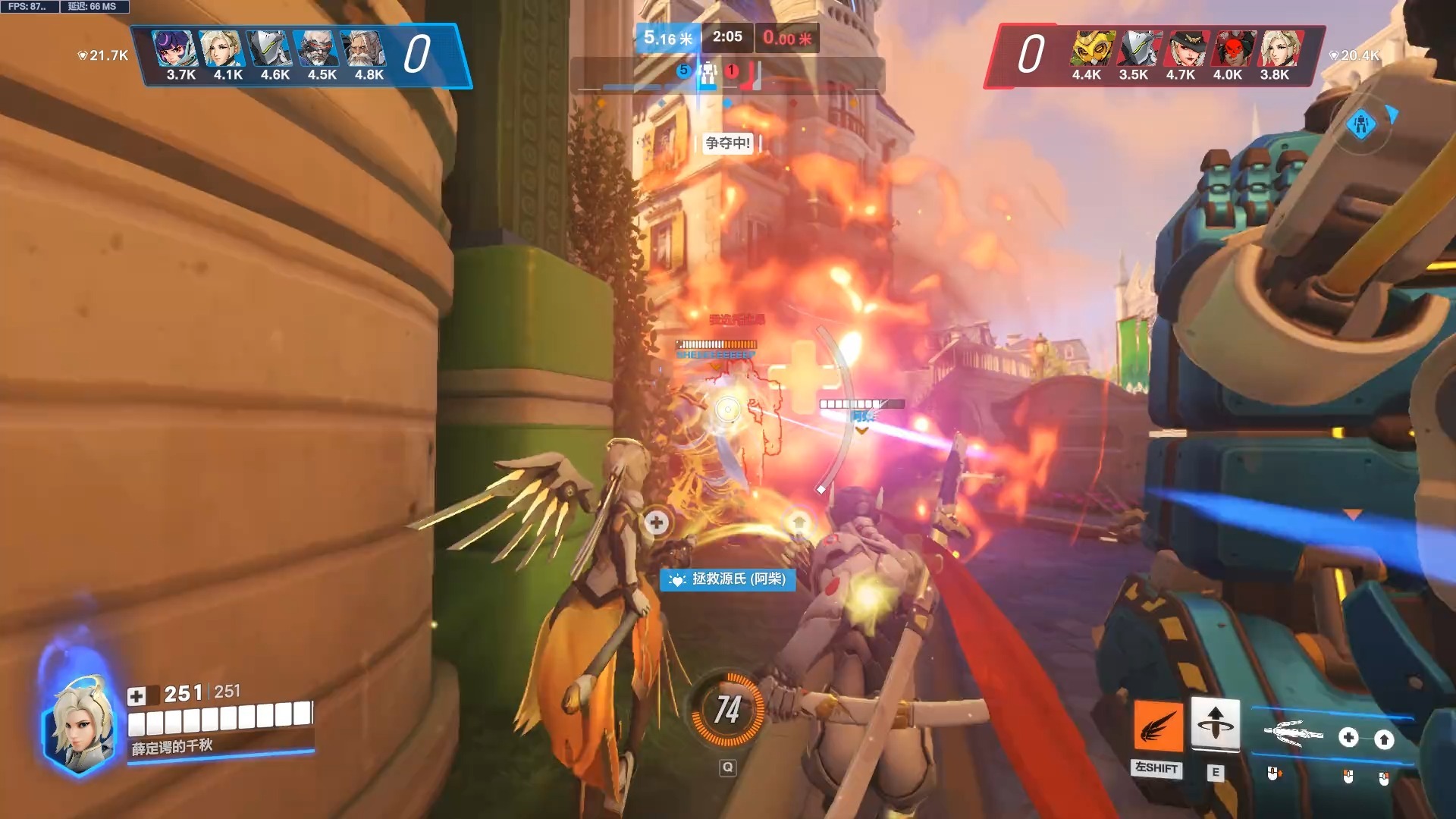This screenshot has width=1456, height=819.
Task: Activate the Guardian Angel wing ability
Action: coord(1157,726)
